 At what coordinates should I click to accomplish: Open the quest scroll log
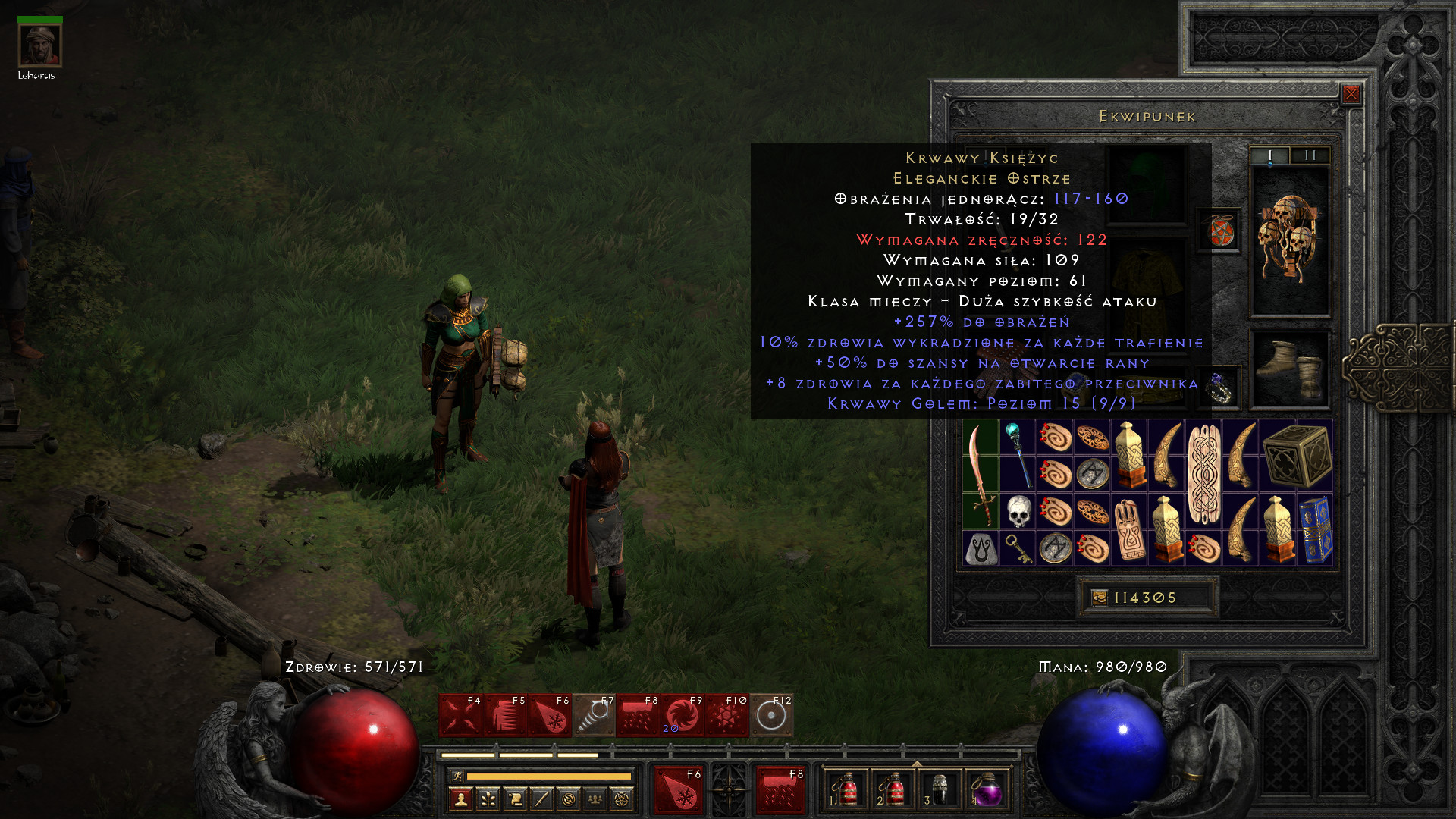point(514,799)
